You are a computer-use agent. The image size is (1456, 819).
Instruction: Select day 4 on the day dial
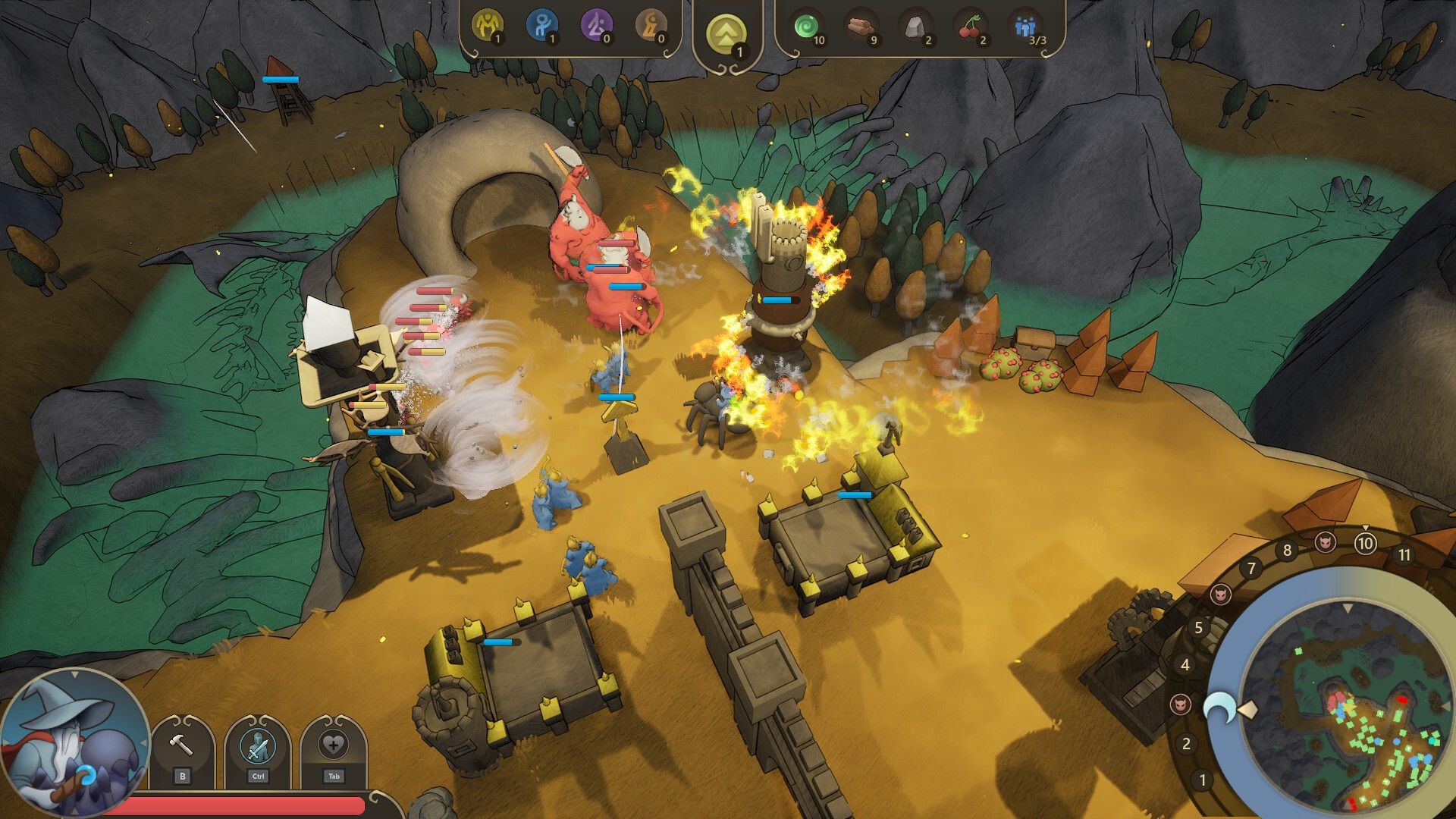[x=1185, y=665]
